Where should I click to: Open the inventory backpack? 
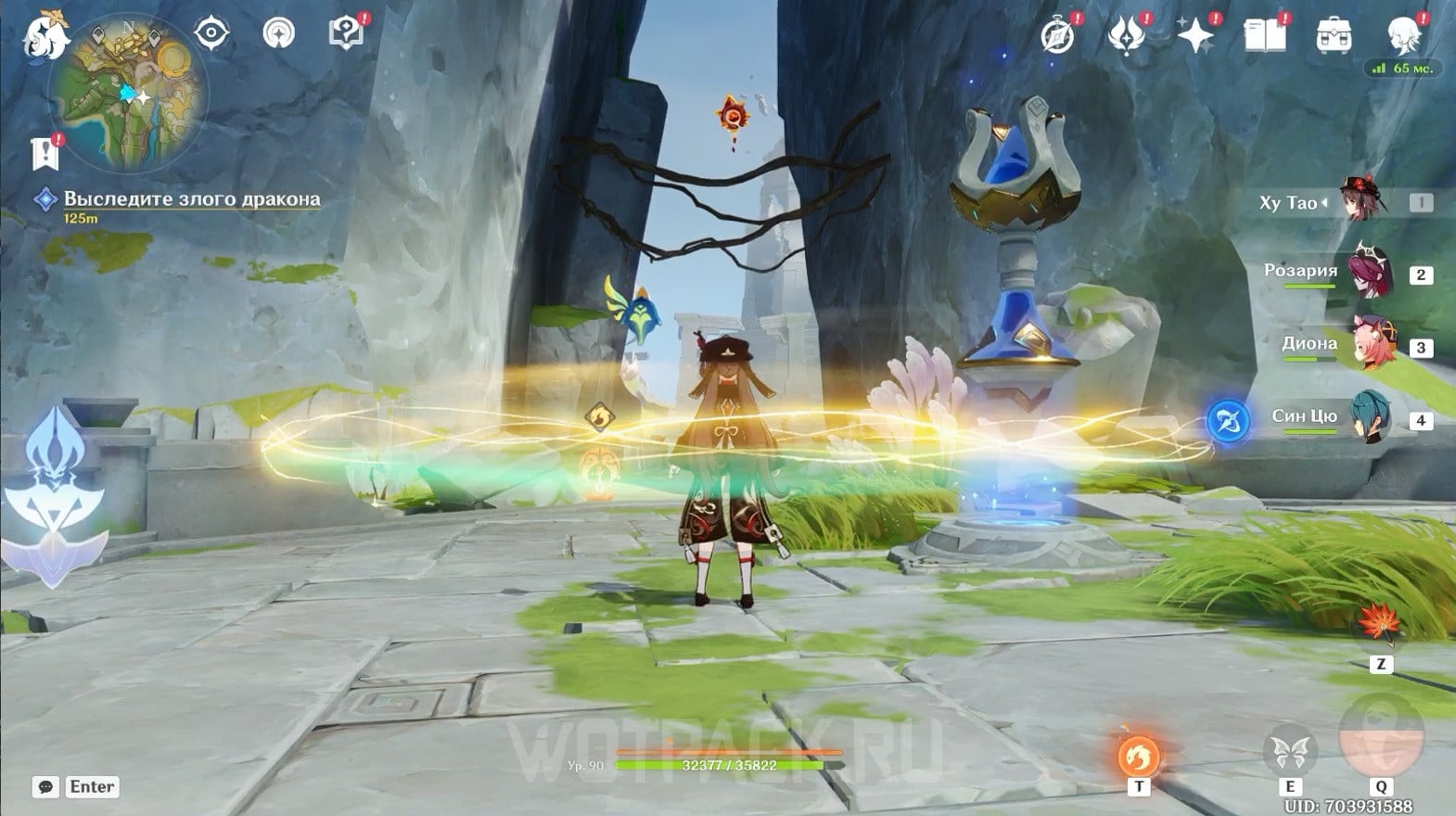click(x=1334, y=36)
